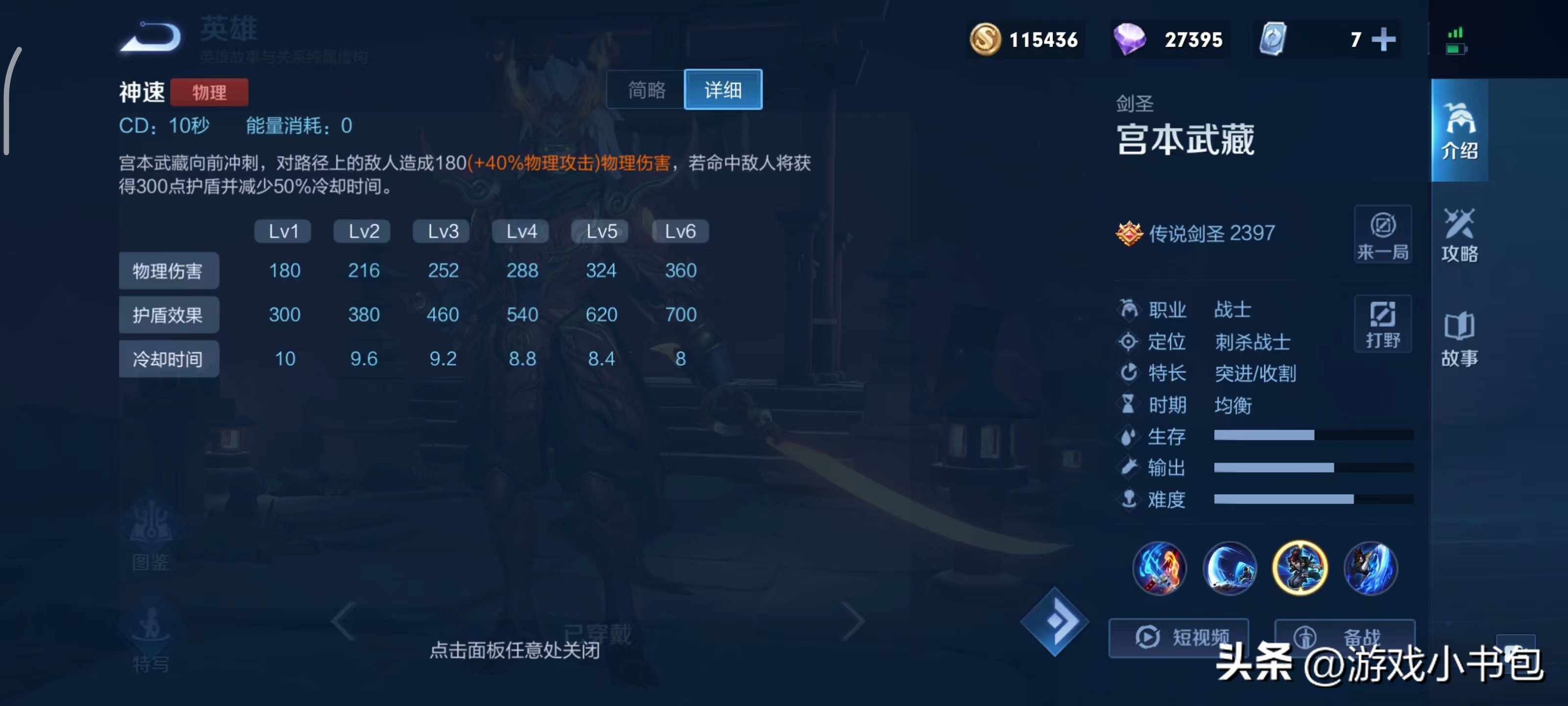Open the 备战 battle prep button
The height and width of the screenshot is (706, 1568).
1344,637
